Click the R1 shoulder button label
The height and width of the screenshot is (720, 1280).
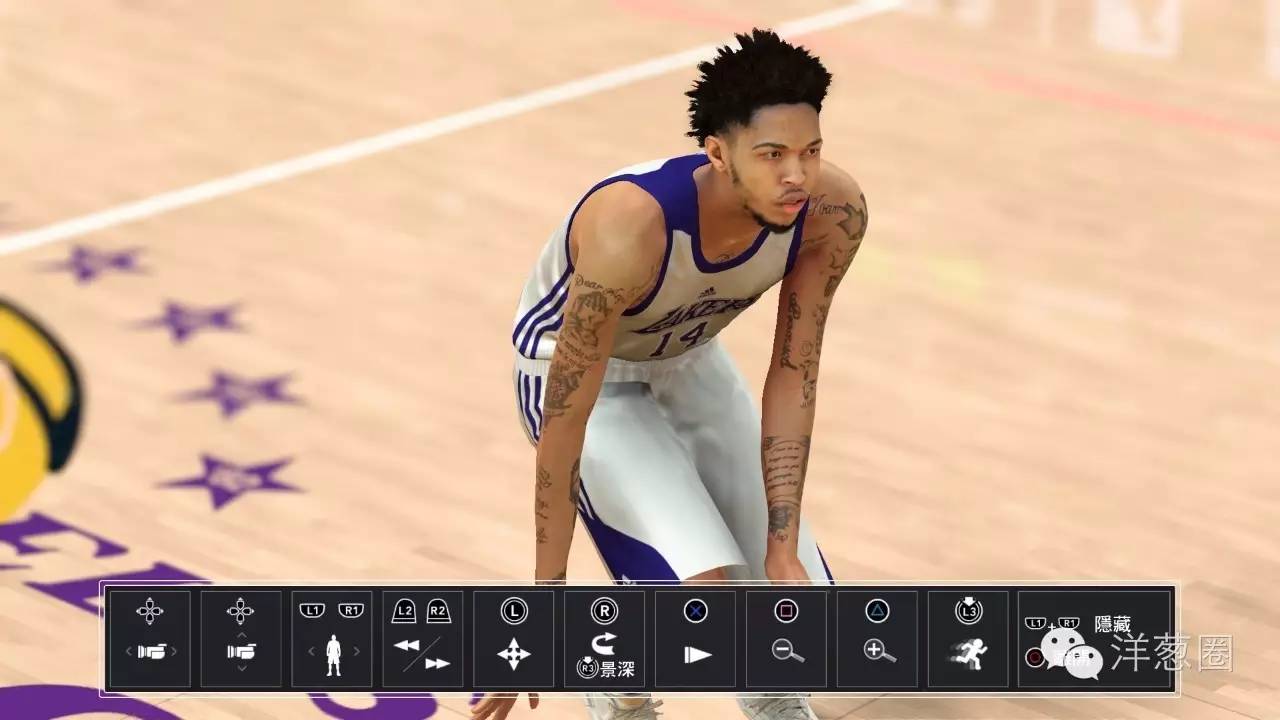351,609
